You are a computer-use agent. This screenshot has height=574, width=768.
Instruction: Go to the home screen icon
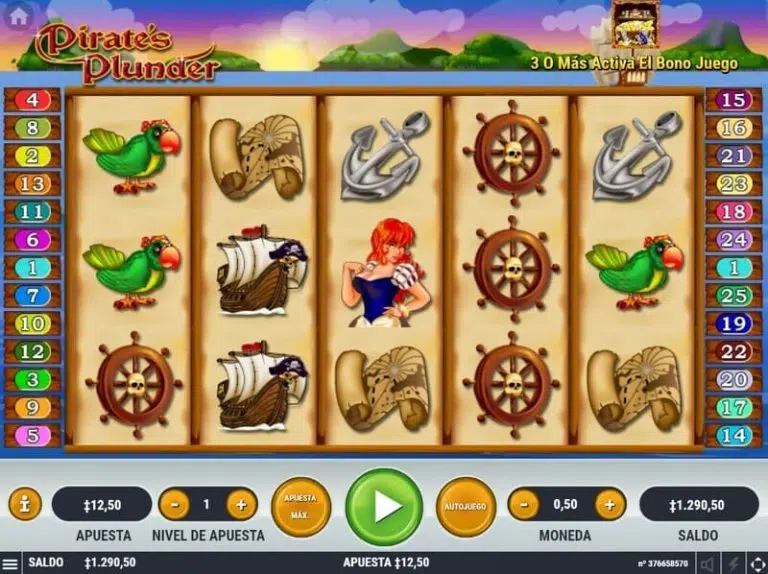(x=18, y=17)
